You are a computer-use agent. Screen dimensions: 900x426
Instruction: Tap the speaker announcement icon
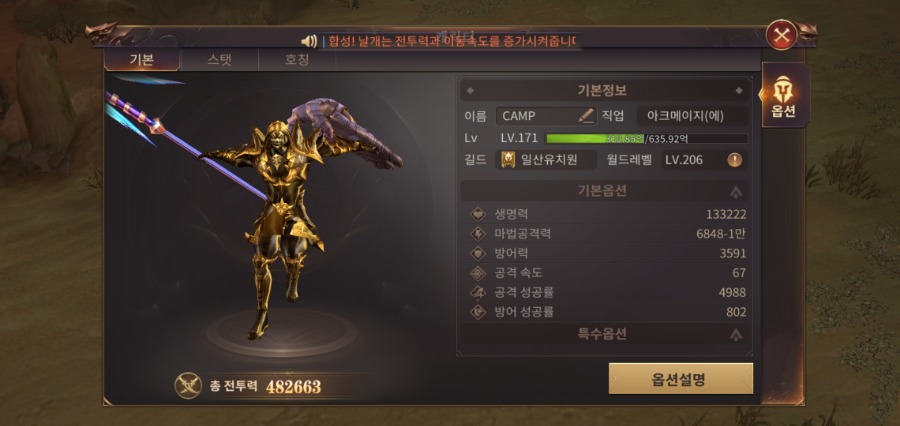[309, 41]
